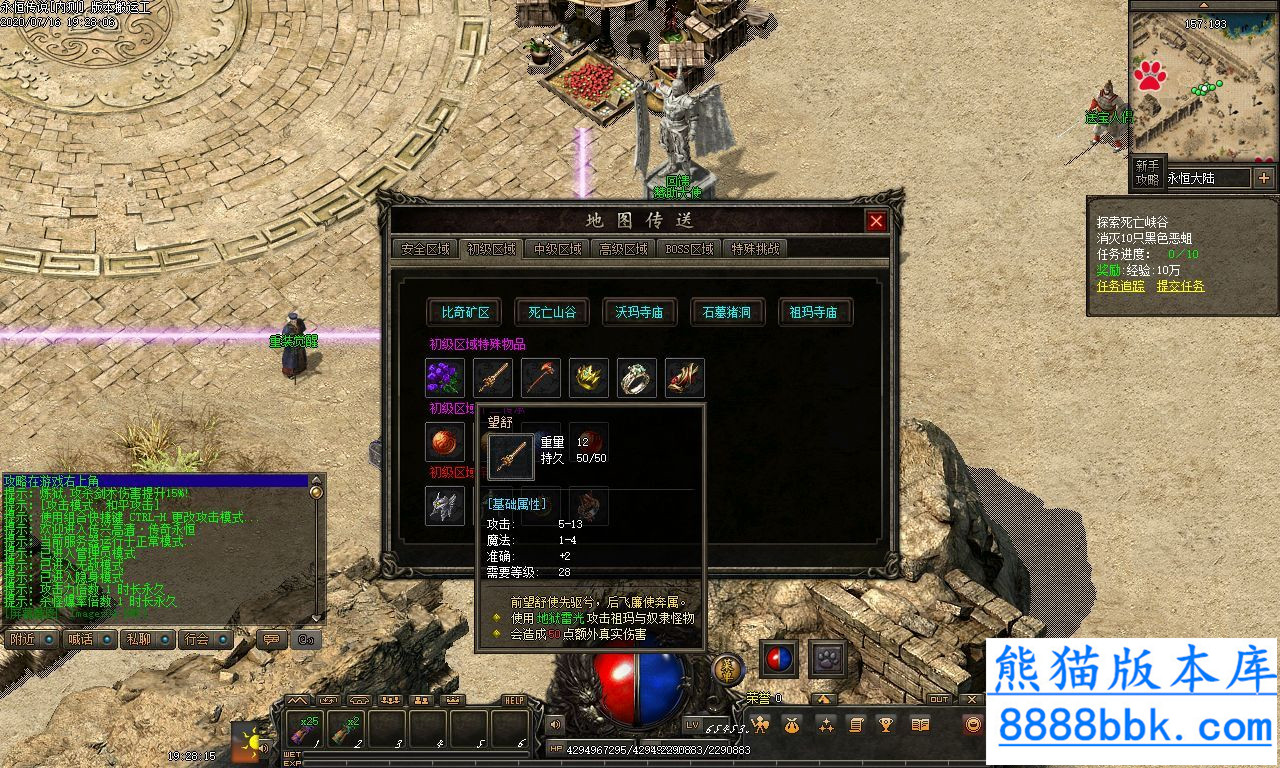Show the BOSS区域 tab
1280x768 pixels.
click(x=690, y=249)
